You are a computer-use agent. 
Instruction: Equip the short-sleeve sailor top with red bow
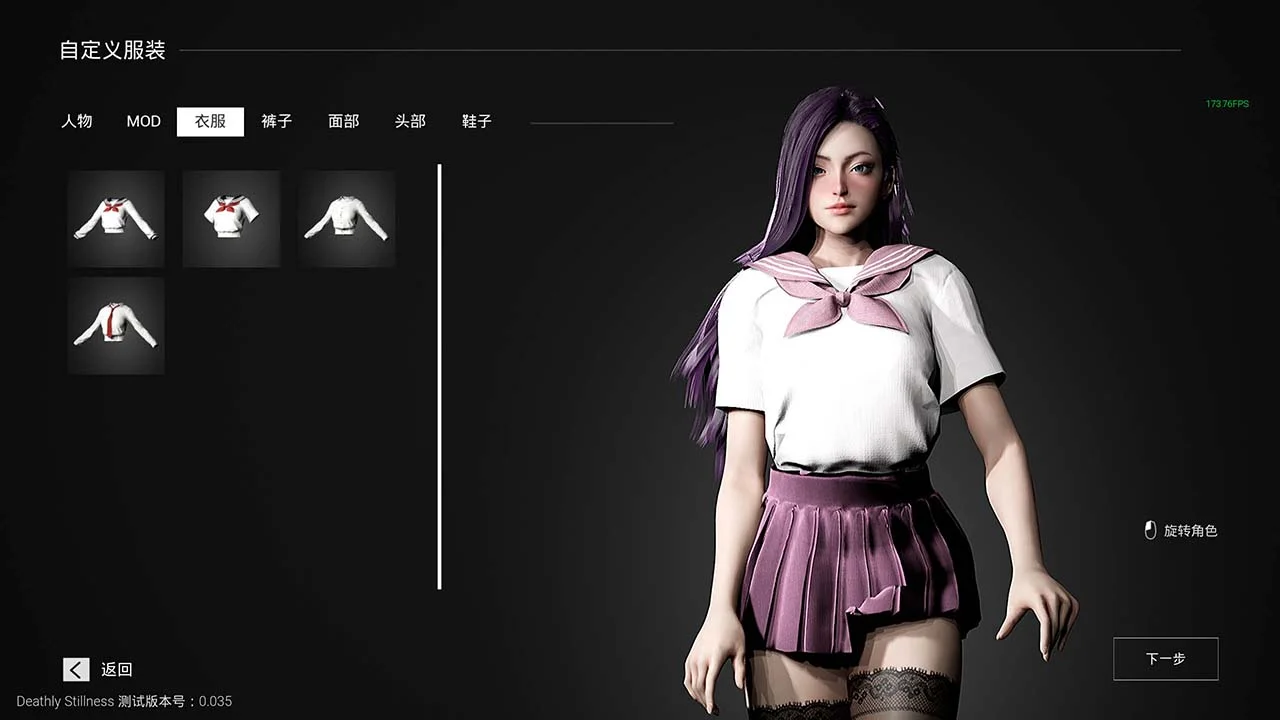[x=231, y=219]
